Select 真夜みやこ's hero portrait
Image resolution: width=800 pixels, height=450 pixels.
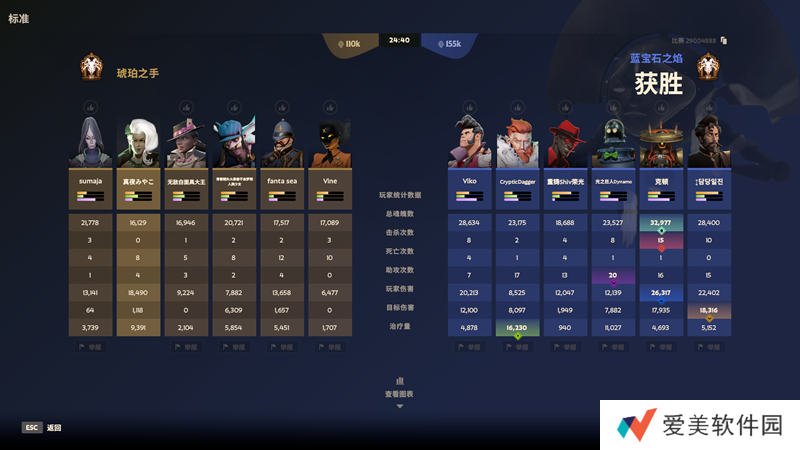click(137, 143)
